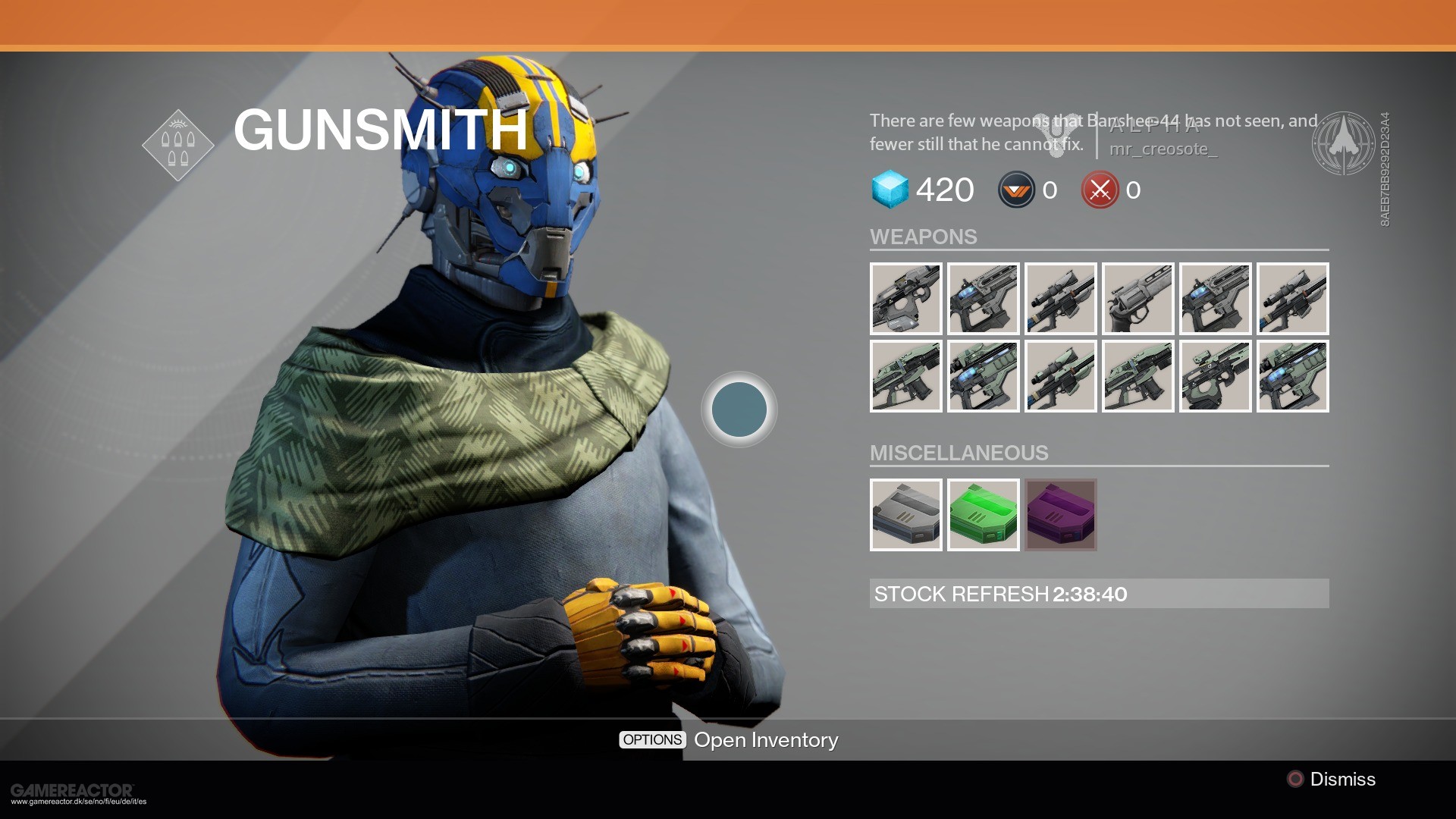Select the Glimmer currency cube icon
The width and height of the screenshot is (1456, 819).
(892, 190)
